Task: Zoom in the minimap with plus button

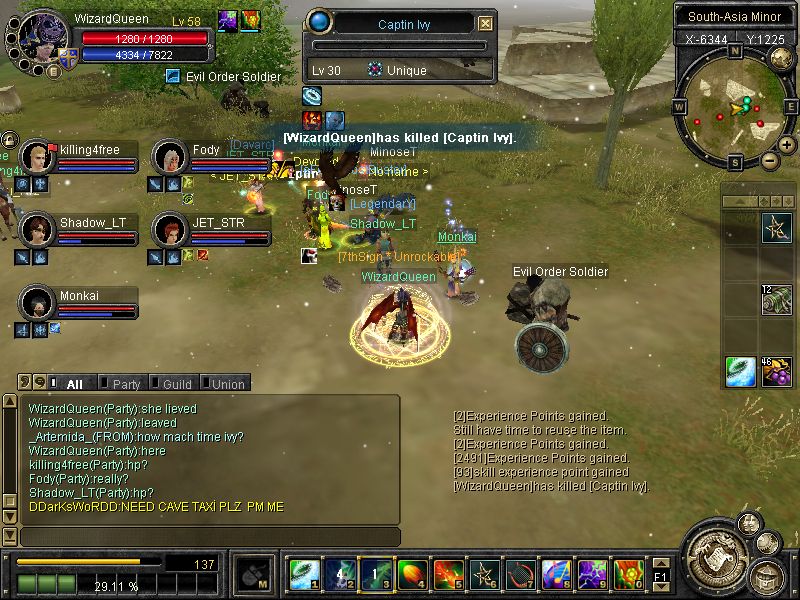Action: 787,145
